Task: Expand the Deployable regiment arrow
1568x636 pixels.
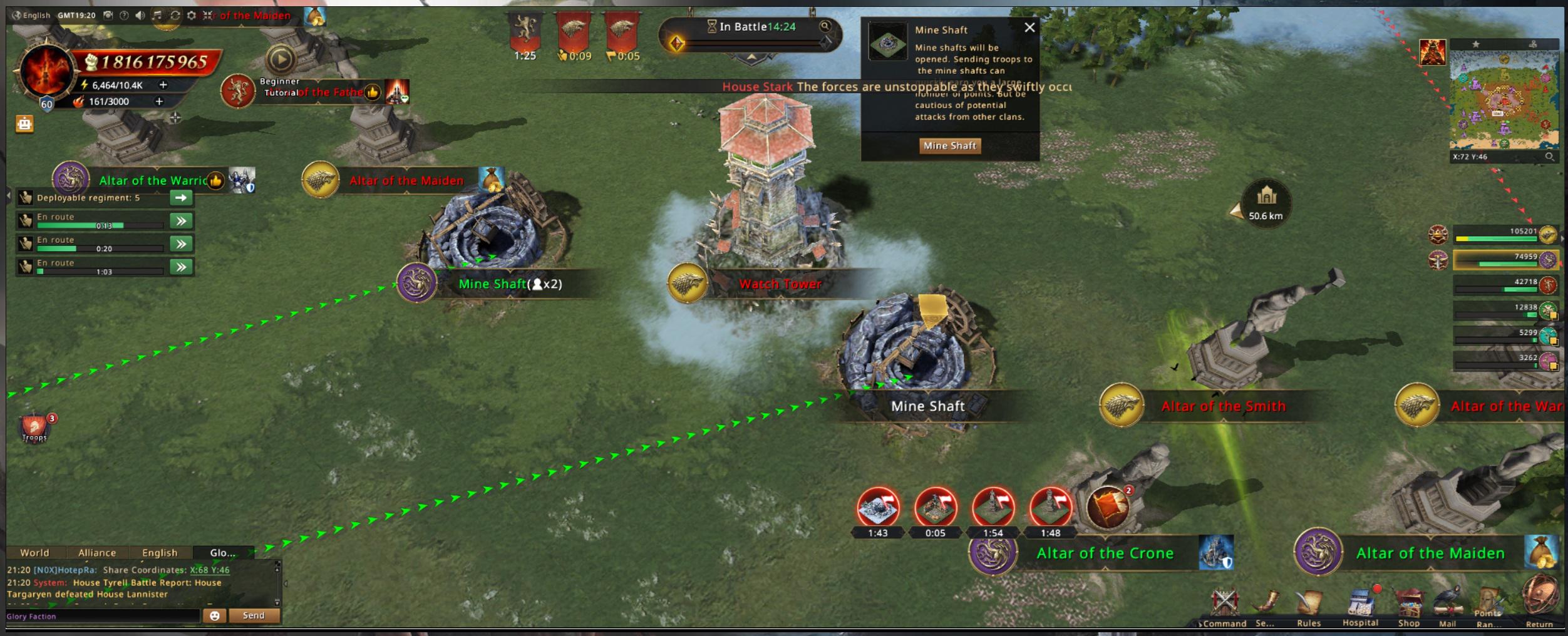Action: [181, 198]
